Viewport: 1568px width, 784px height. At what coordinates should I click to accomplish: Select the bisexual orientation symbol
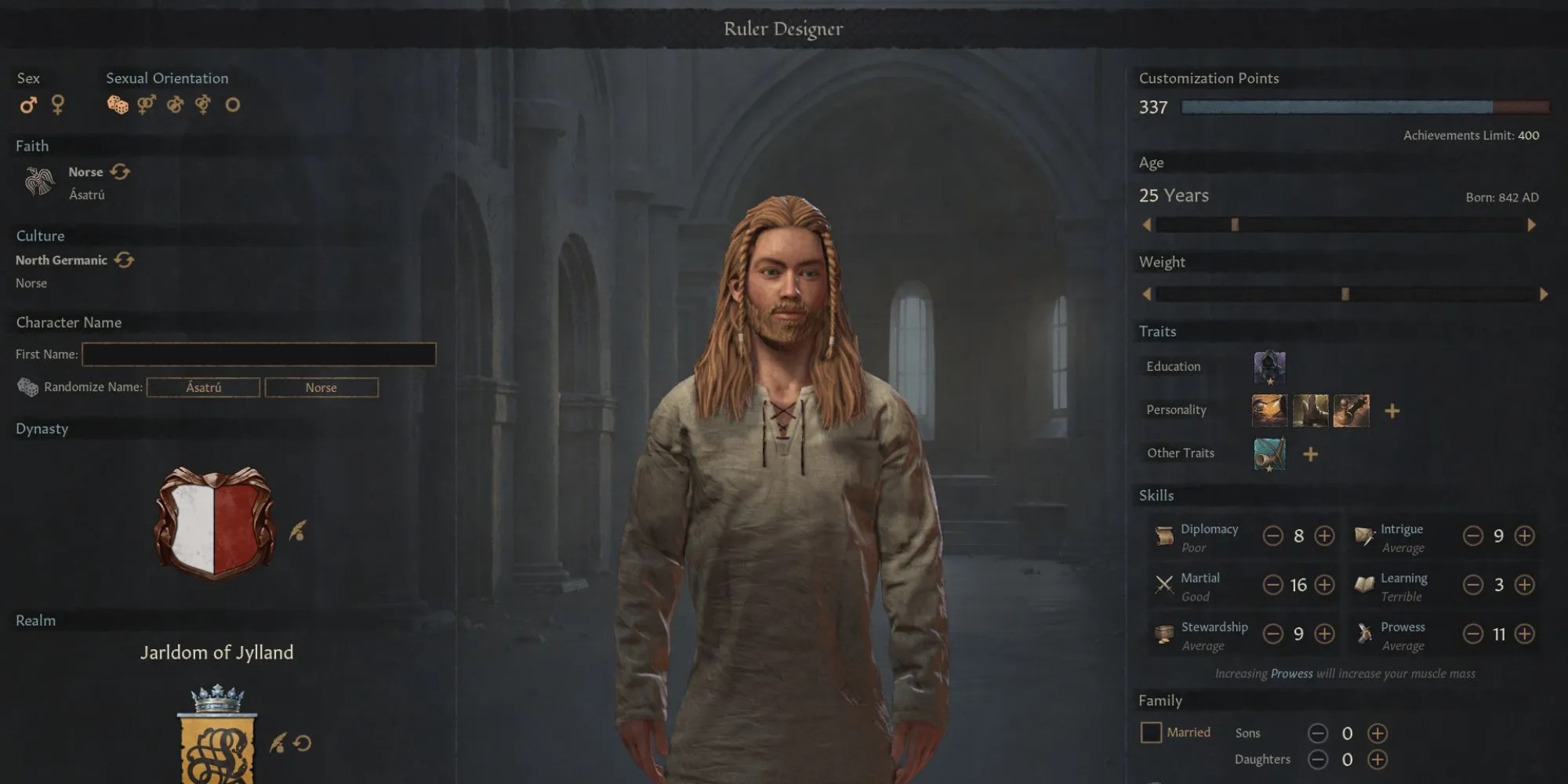(x=202, y=104)
